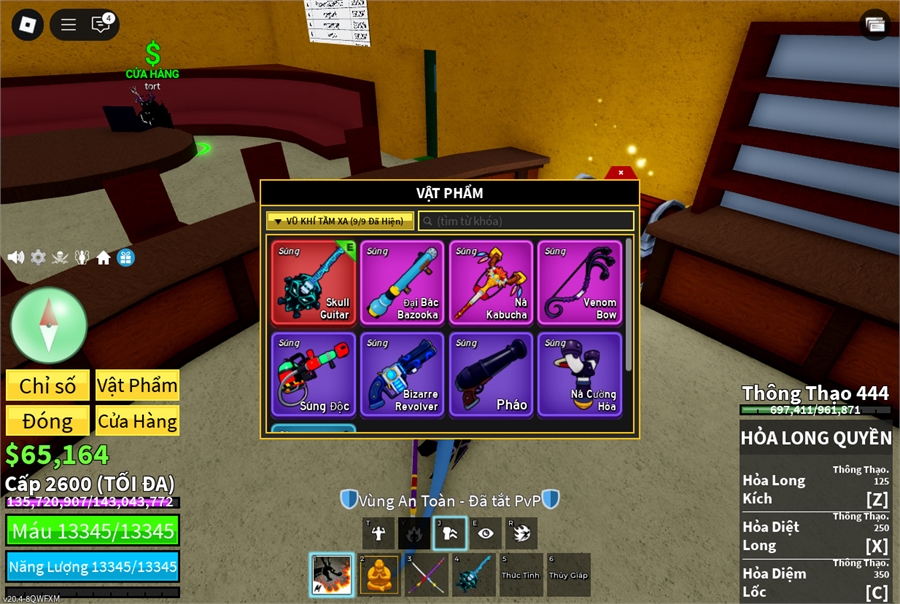Open the Chỉ số stats menu
The image size is (900, 604).
47,386
